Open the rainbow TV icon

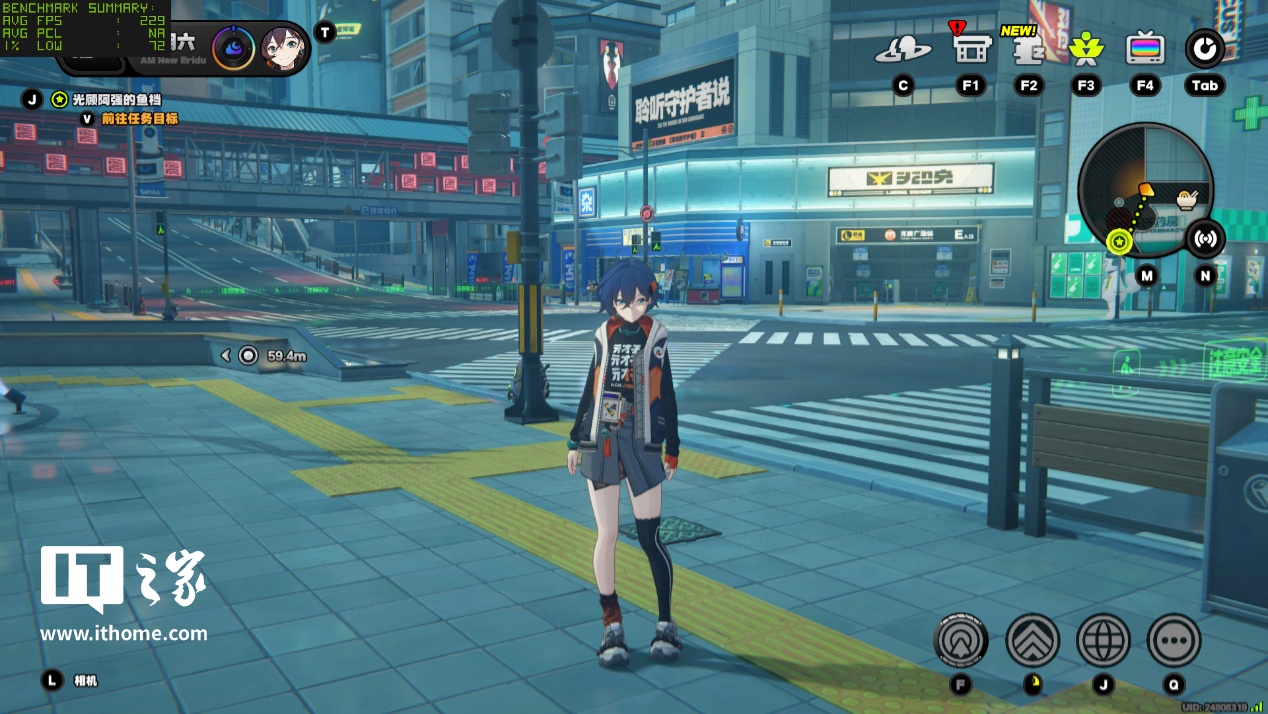tap(1145, 48)
